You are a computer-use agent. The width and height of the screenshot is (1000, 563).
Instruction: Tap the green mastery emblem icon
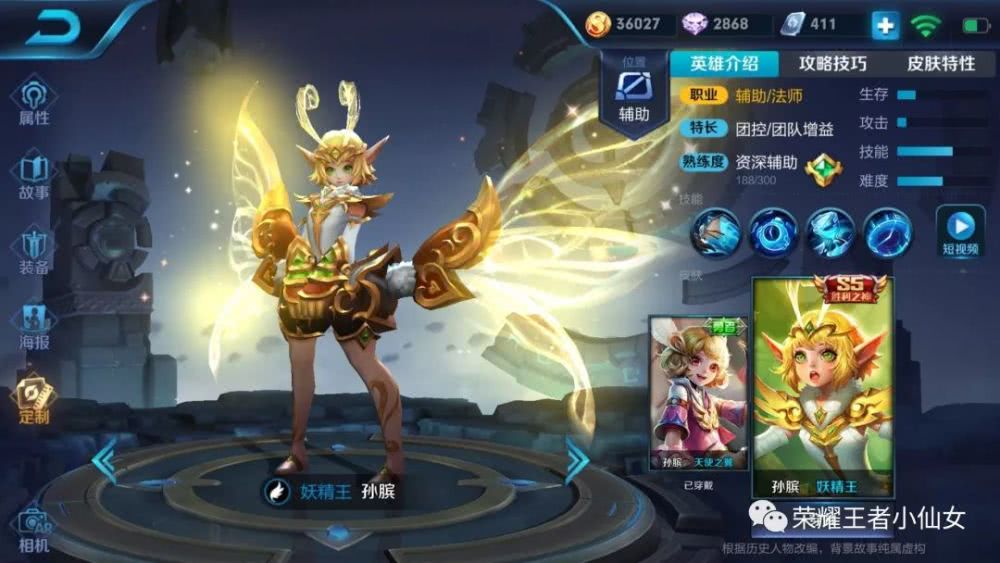(x=823, y=167)
